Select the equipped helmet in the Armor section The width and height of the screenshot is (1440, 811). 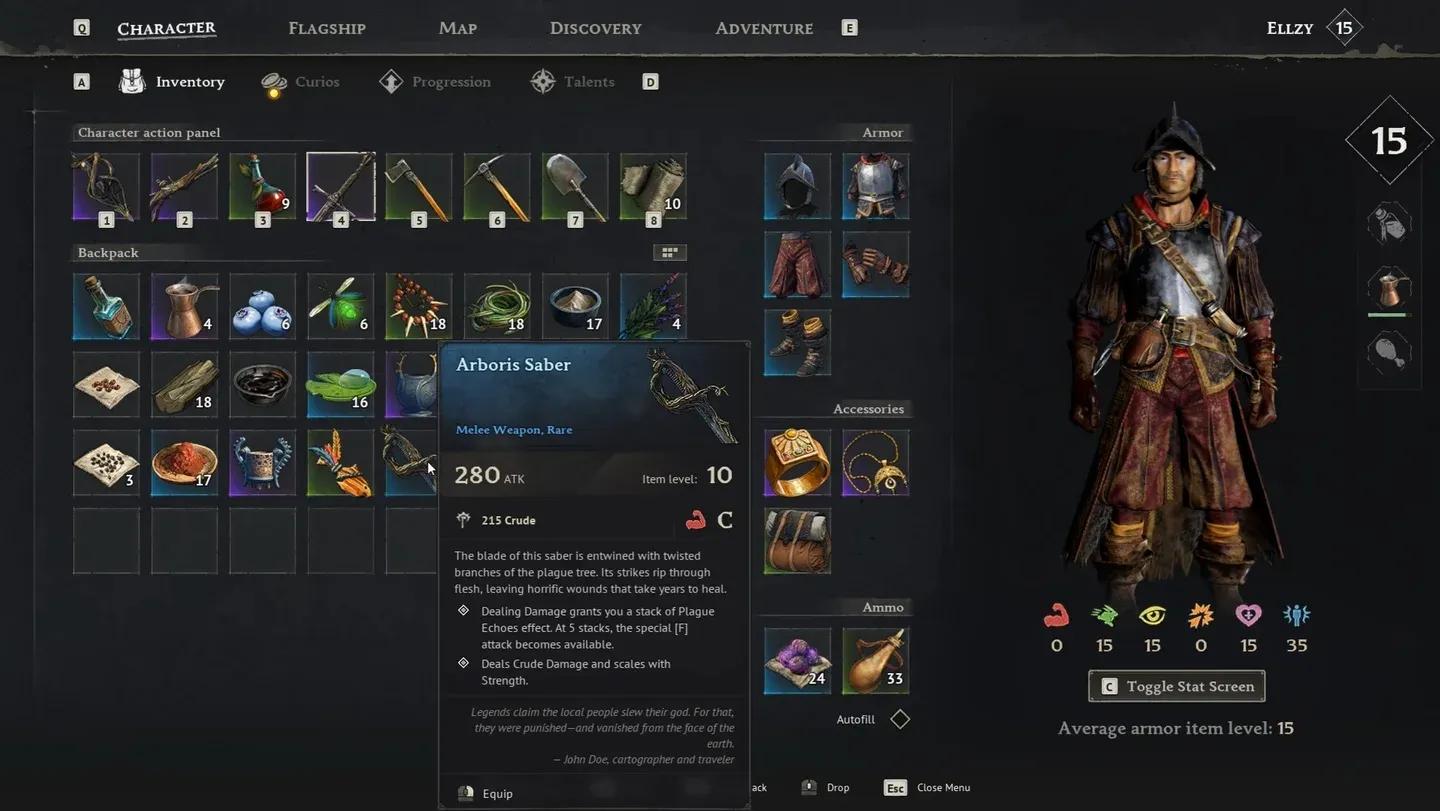pyautogui.click(x=796, y=186)
